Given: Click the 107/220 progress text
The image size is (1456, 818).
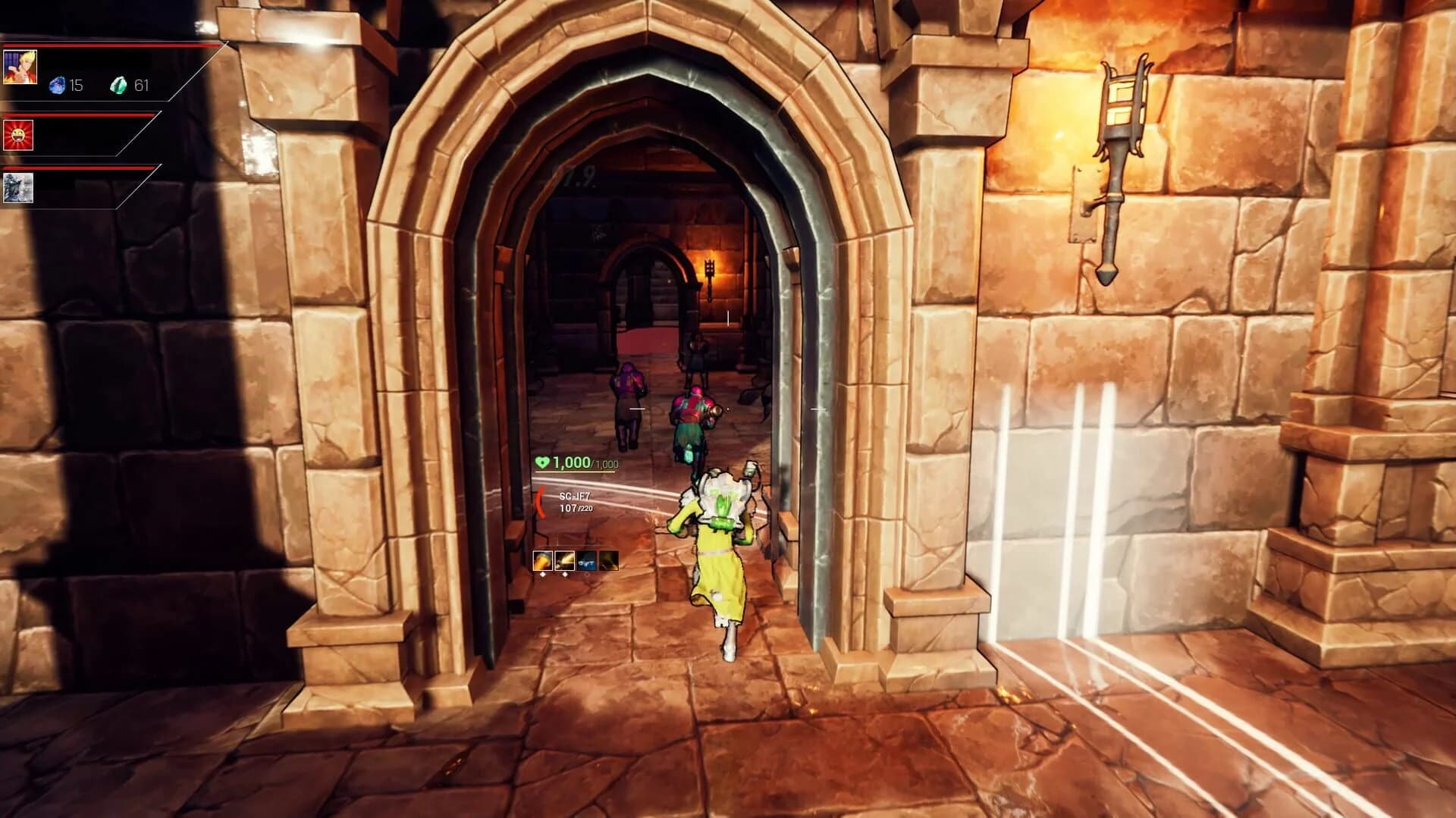Looking at the screenshot, I should point(576,508).
